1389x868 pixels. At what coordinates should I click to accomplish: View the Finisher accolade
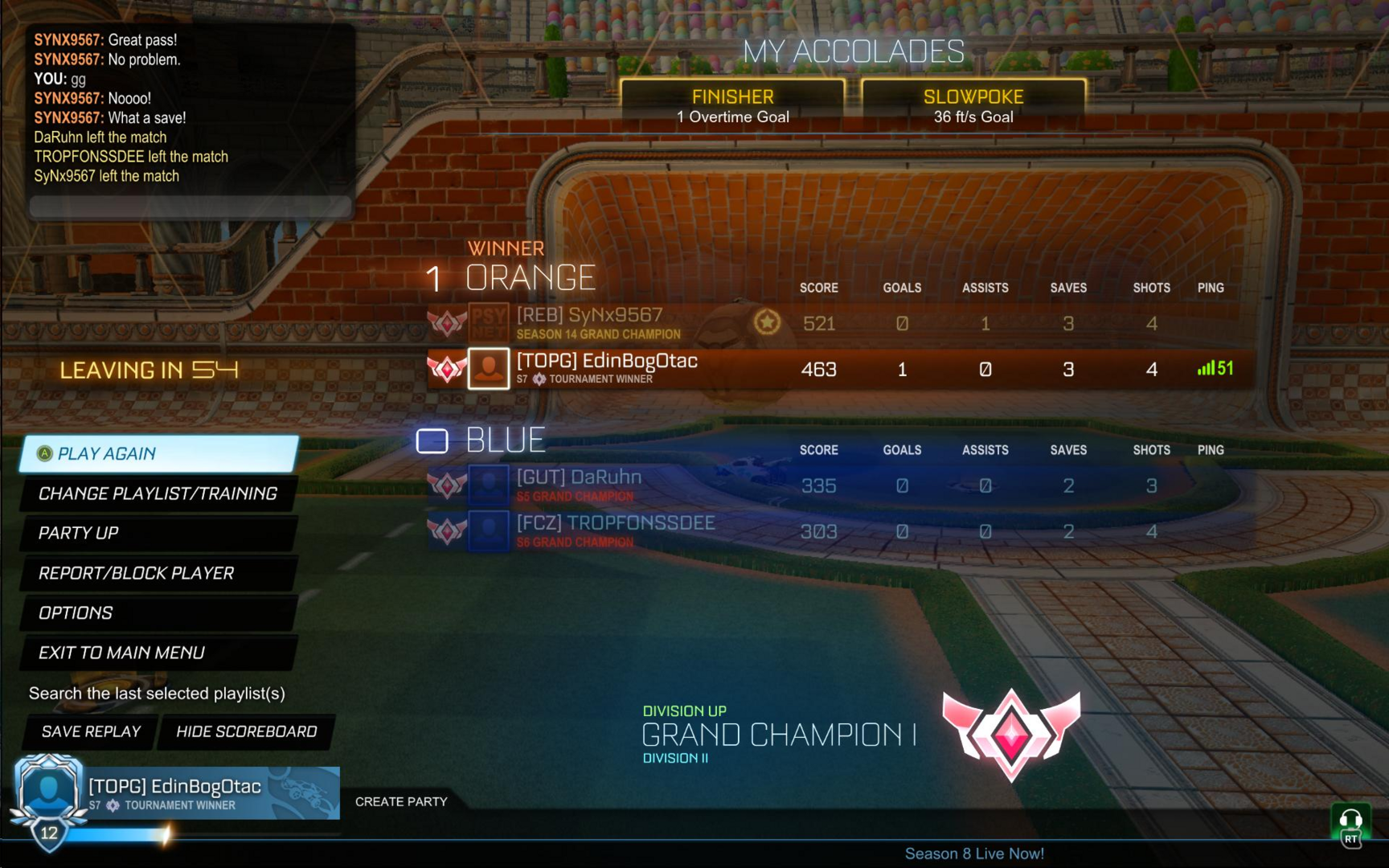[x=732, y=105]
